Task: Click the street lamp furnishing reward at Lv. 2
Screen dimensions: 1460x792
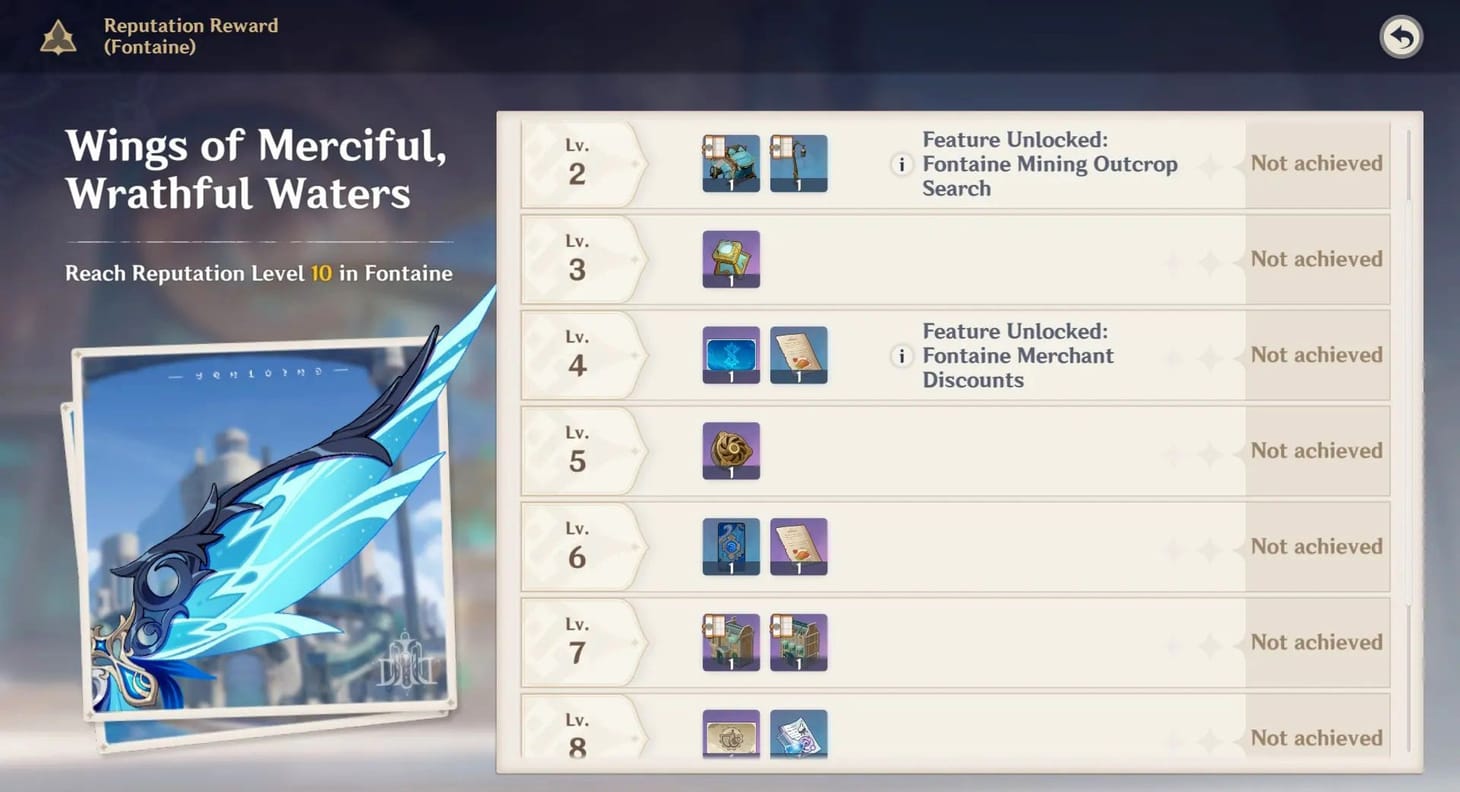Action: coord(798,163)
